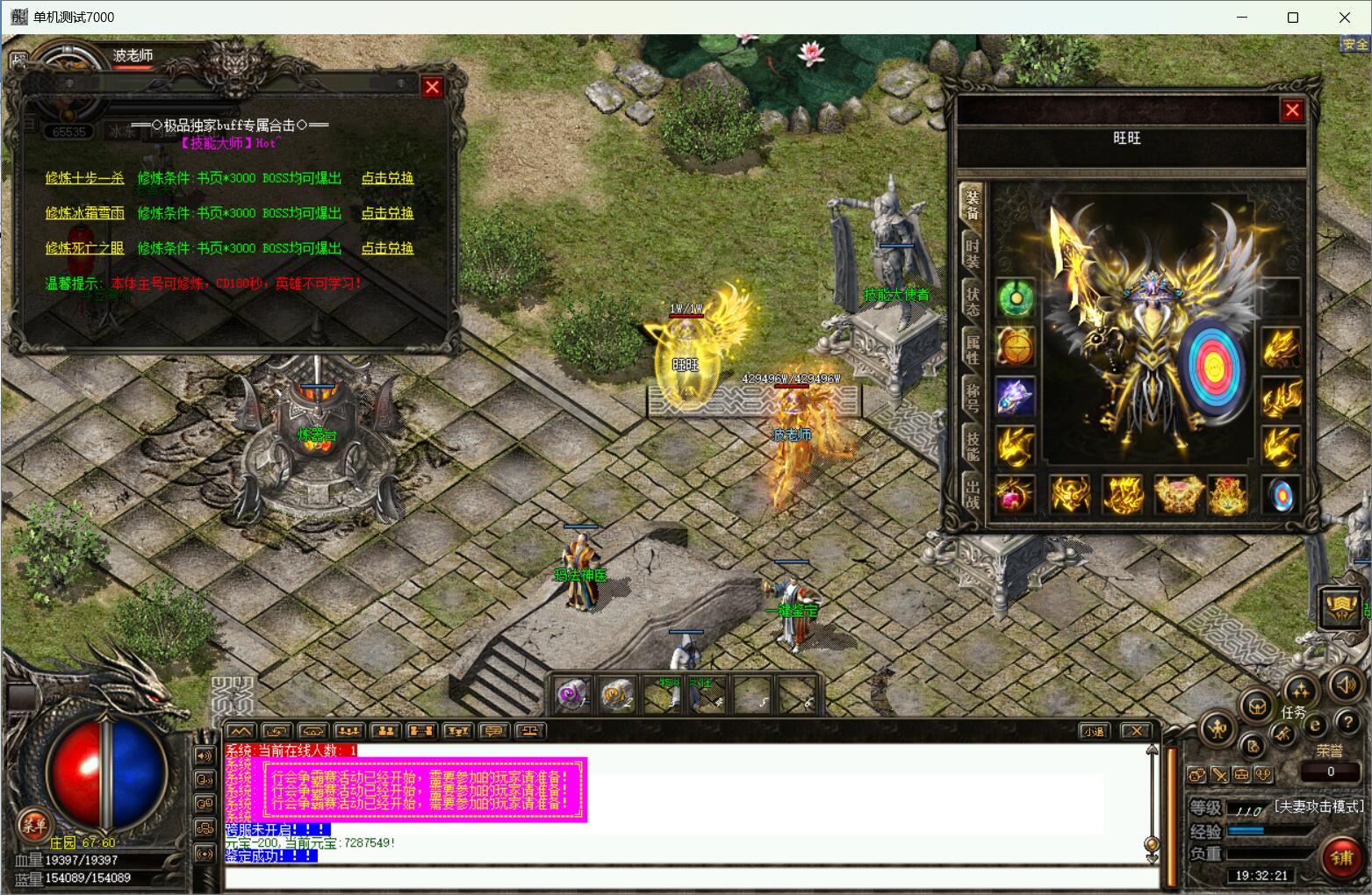Use the purple swirl scroll hotbar item
This screenshot has height=895, width=1372.
tap(572, 696)
